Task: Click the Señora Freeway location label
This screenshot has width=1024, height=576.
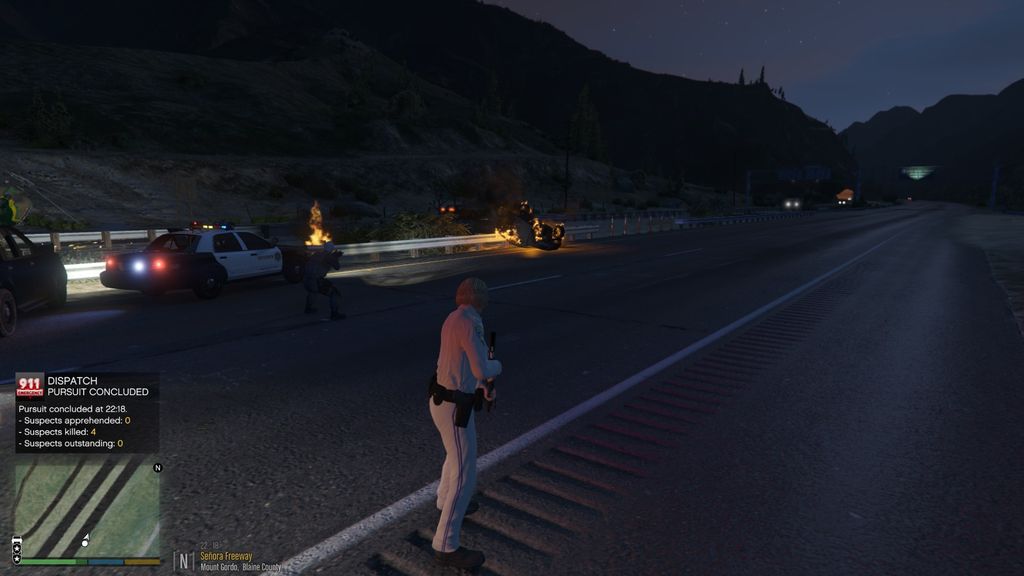Action: (x=226, y=557)
